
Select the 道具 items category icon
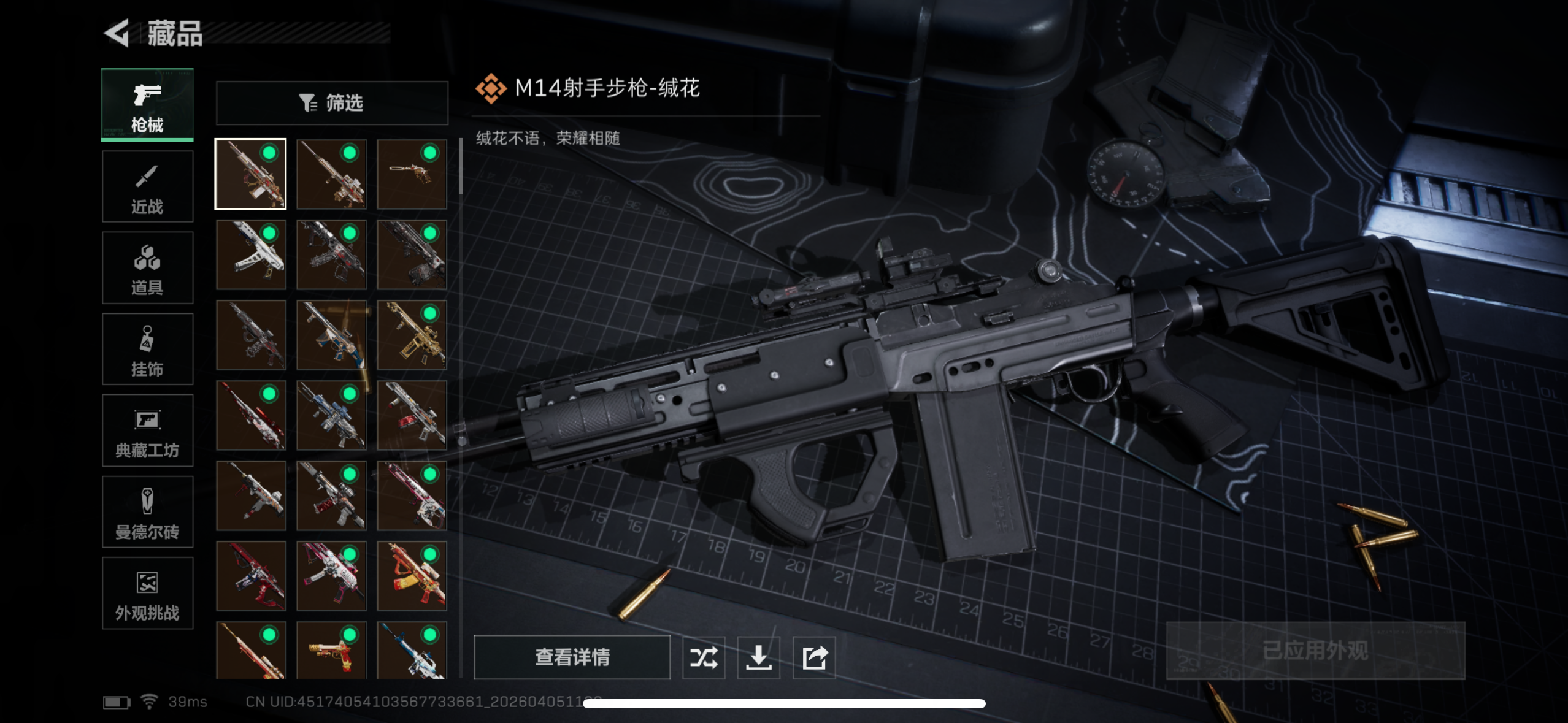click(147, 267)
